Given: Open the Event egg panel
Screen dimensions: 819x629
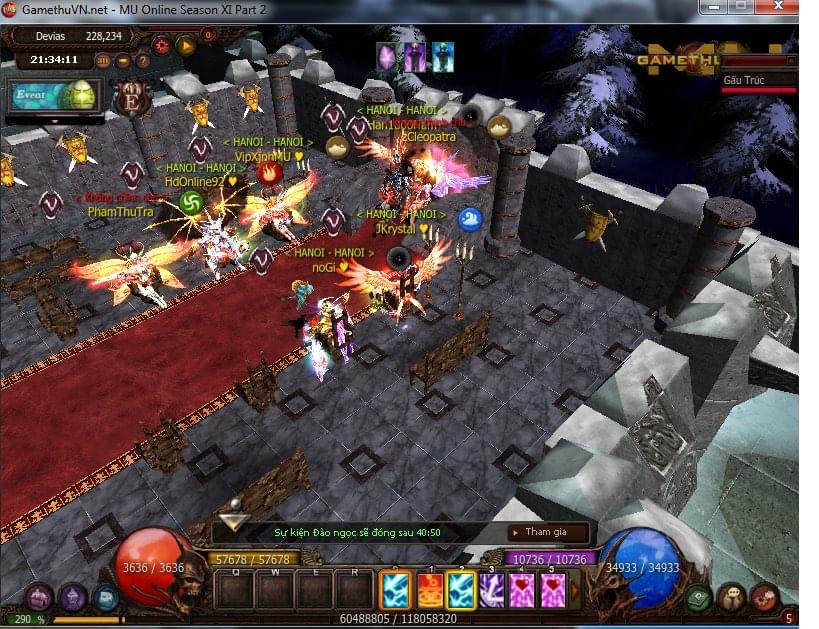Looking at the screenshot, I should click(x=55, y=96).
